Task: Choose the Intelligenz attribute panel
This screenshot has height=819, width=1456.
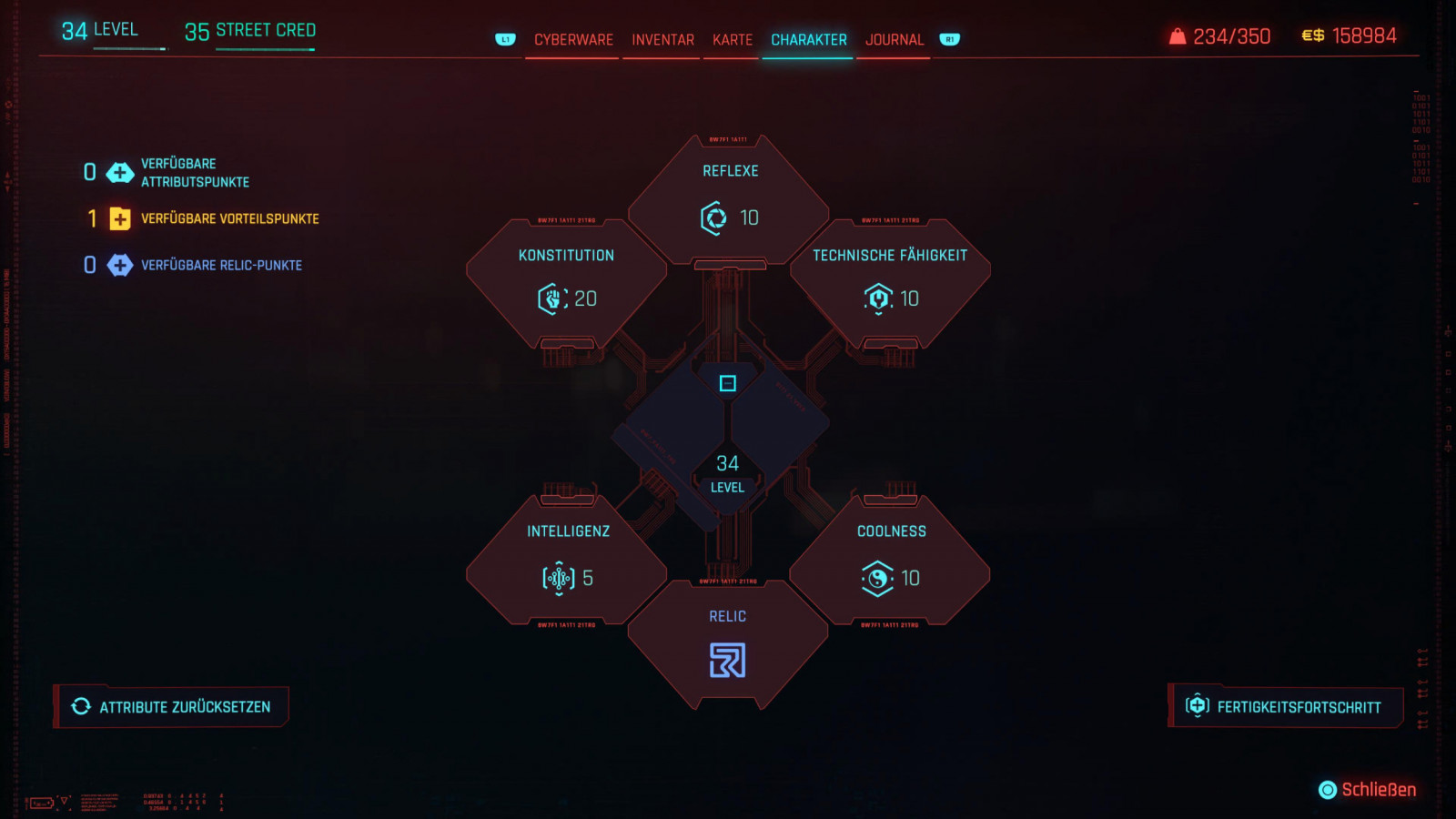Action: (567, 559)
